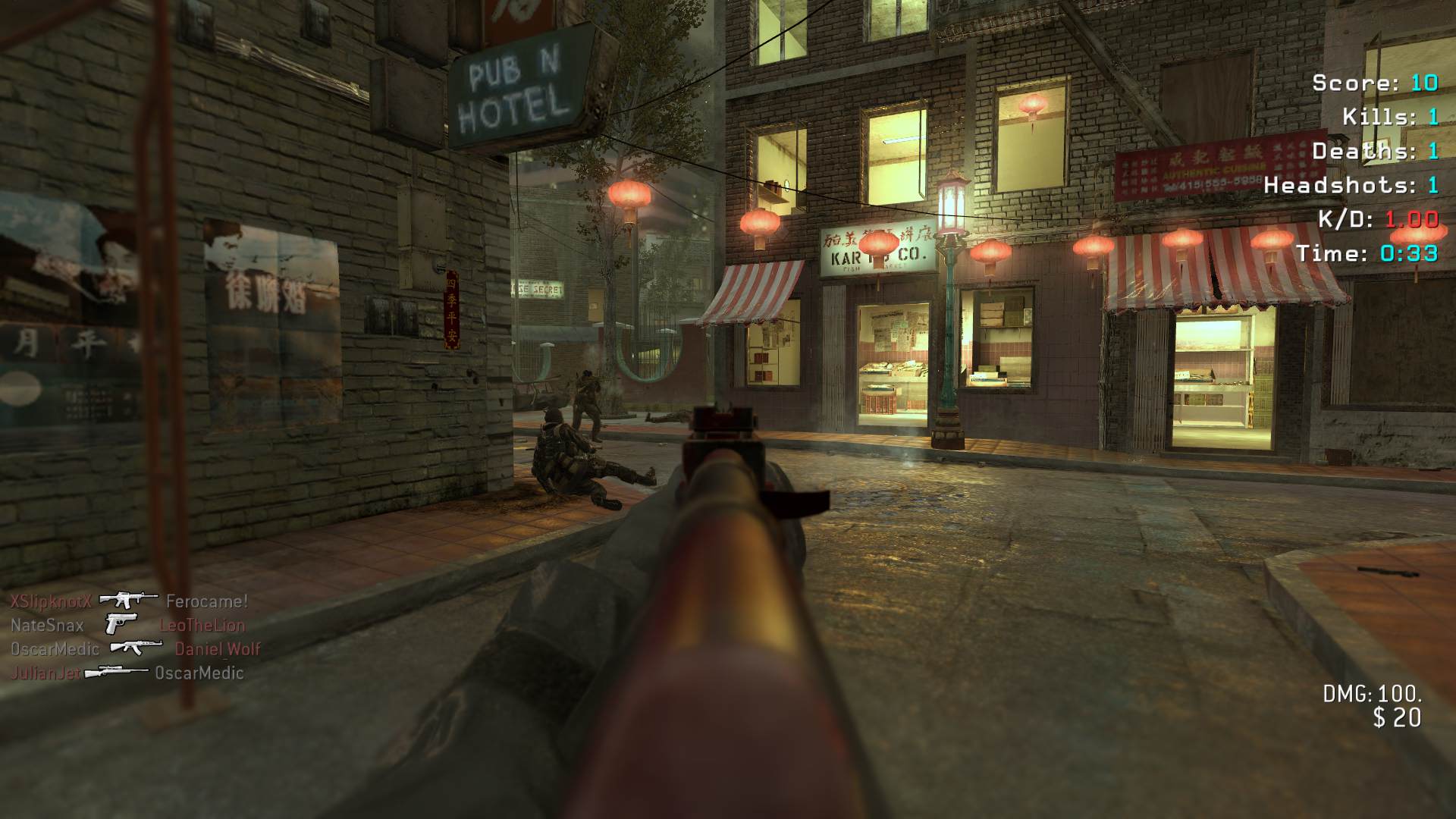Select Ferocame! in the kill feed
1456x819 pixels.
(x=206, y=601)
